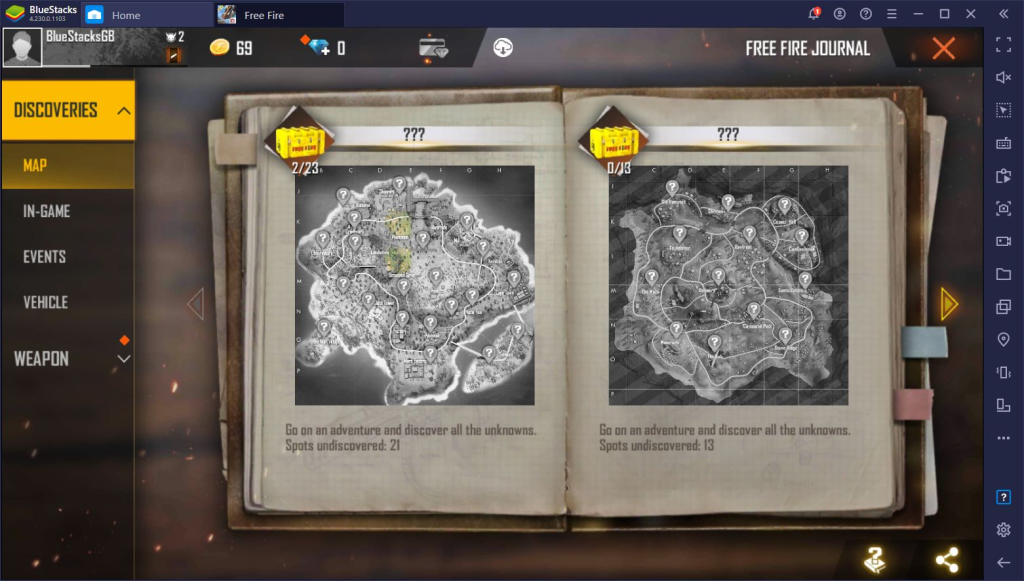Open the journal help question mark
1024x581 pixels.
pos(875,559)
